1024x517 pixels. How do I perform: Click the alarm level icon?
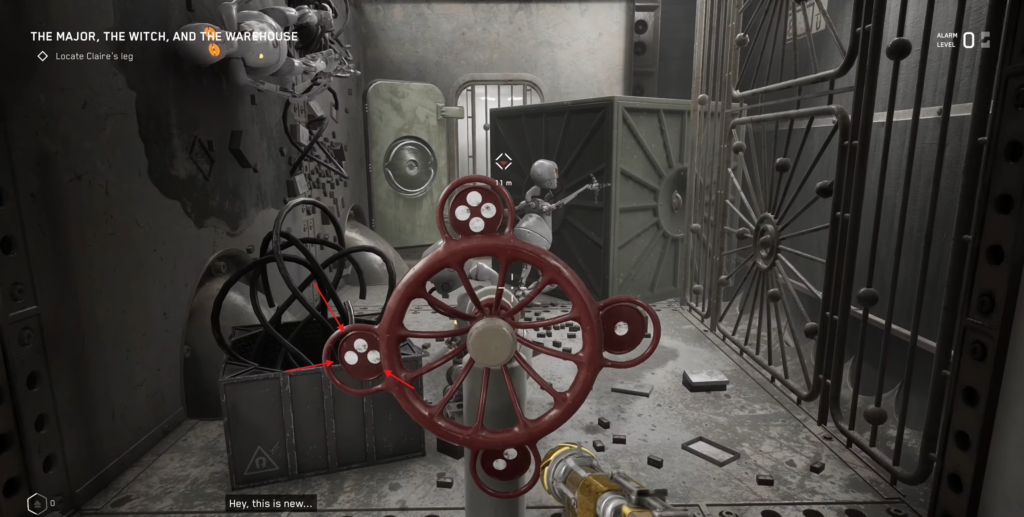[985, 40]
